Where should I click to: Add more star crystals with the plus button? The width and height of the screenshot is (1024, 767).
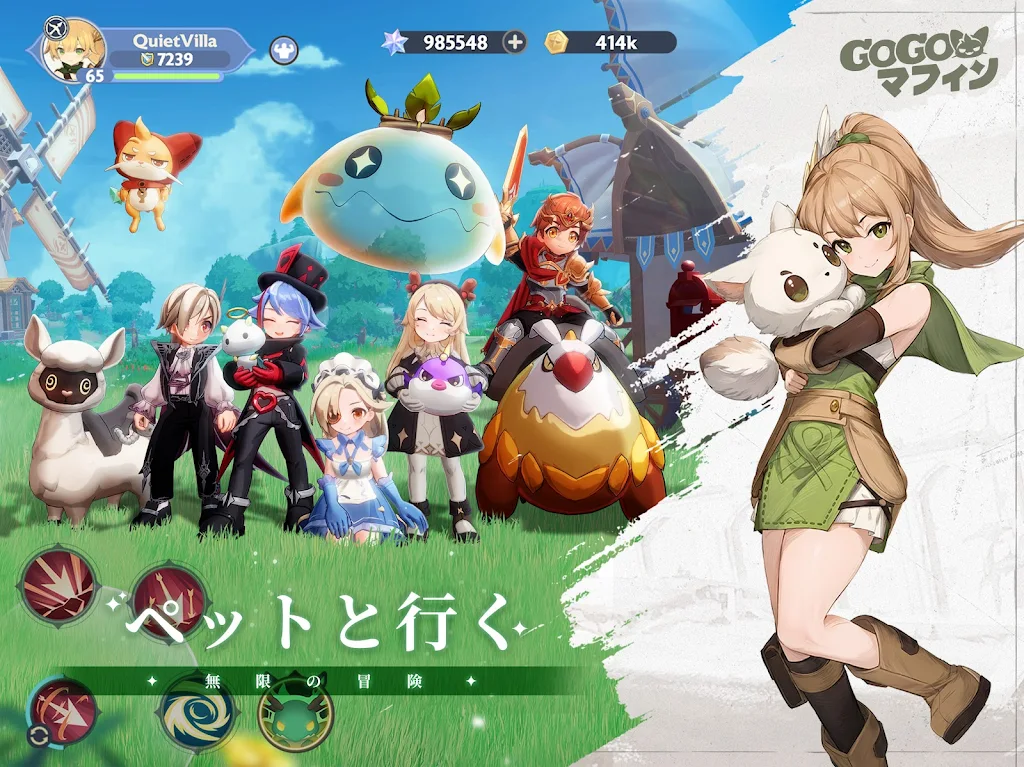[514, 42]
